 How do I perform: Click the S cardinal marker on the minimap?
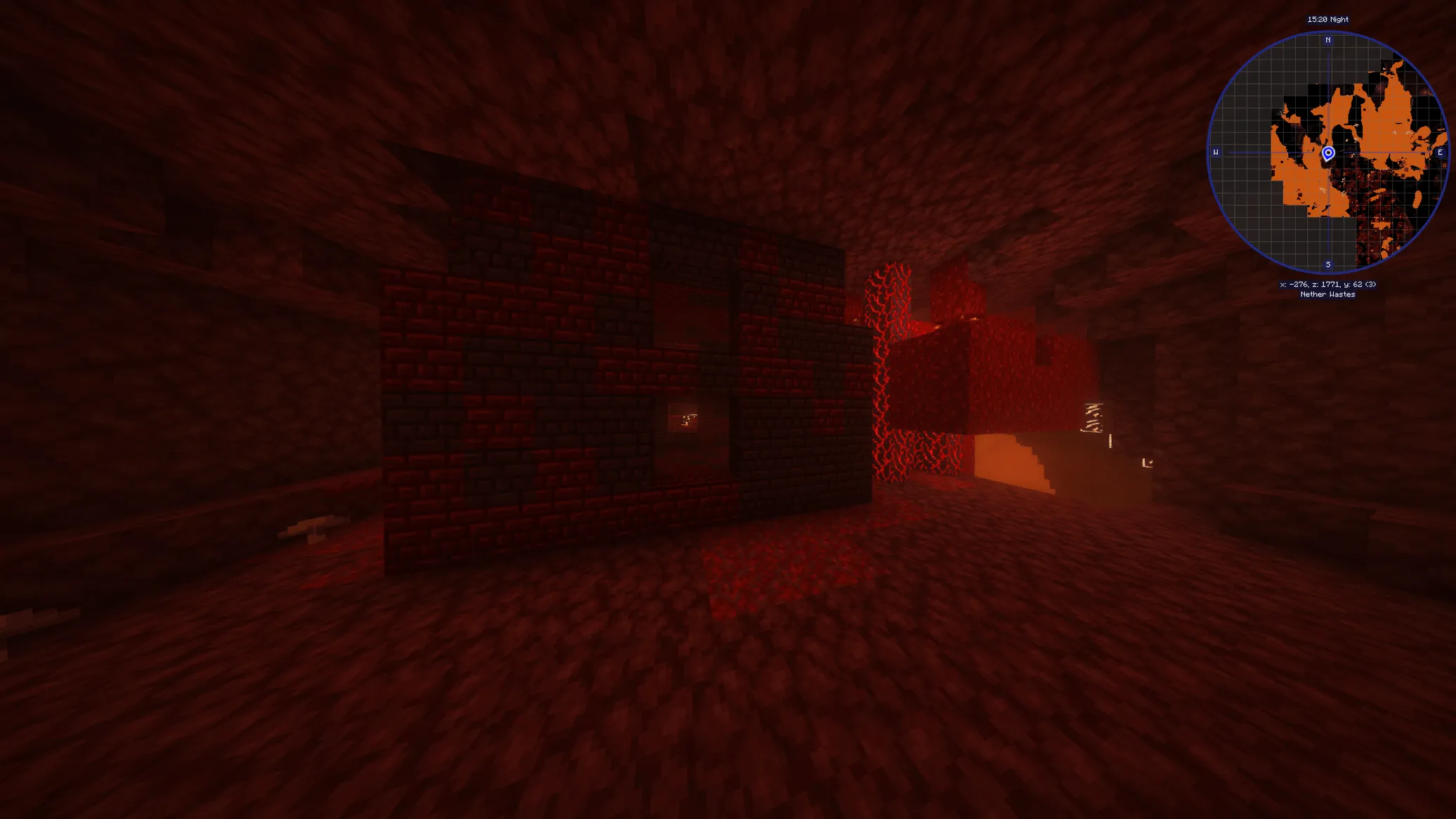point(1327,264)
